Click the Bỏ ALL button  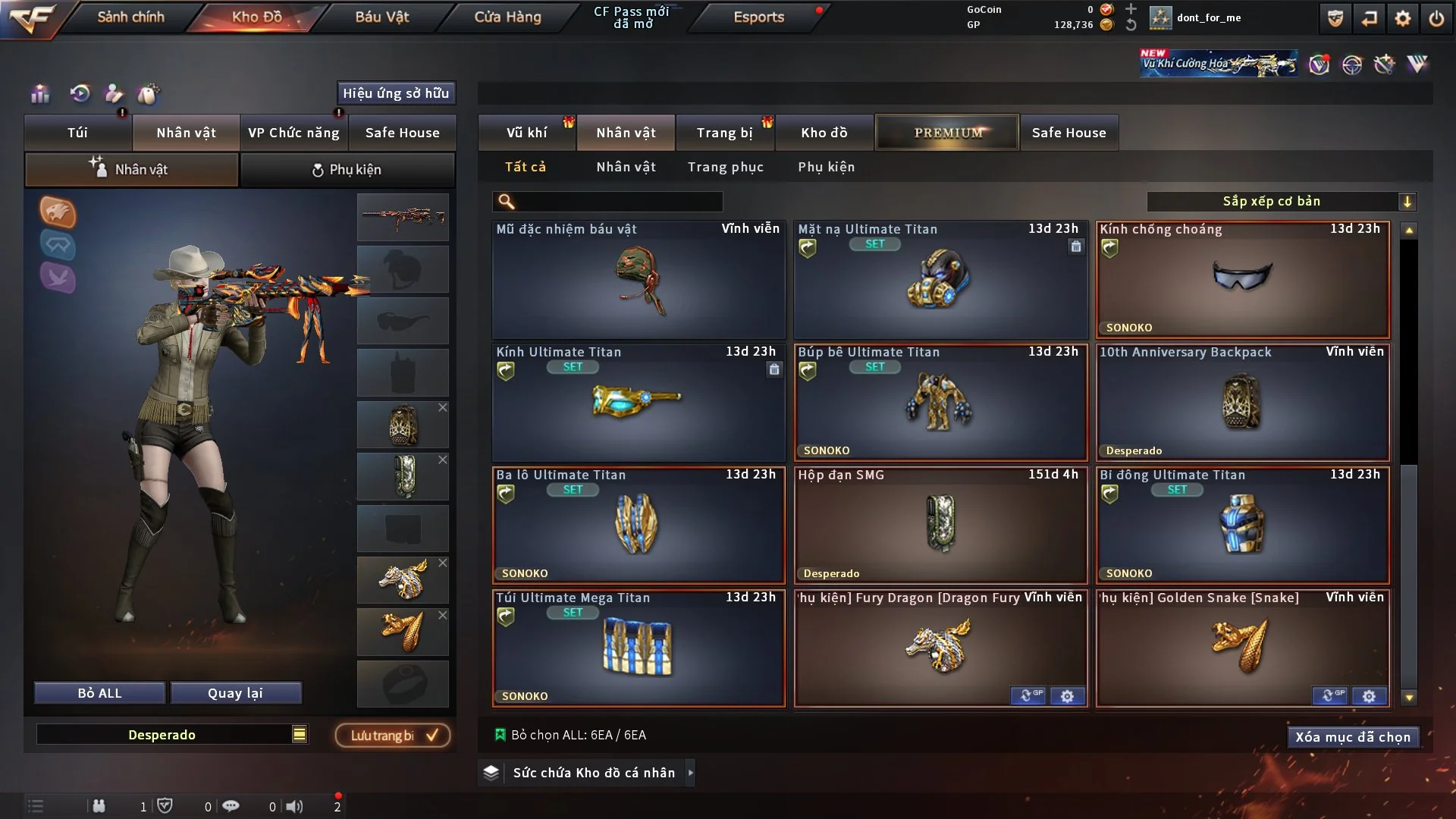pyautogui.click(x=99, y=693)
